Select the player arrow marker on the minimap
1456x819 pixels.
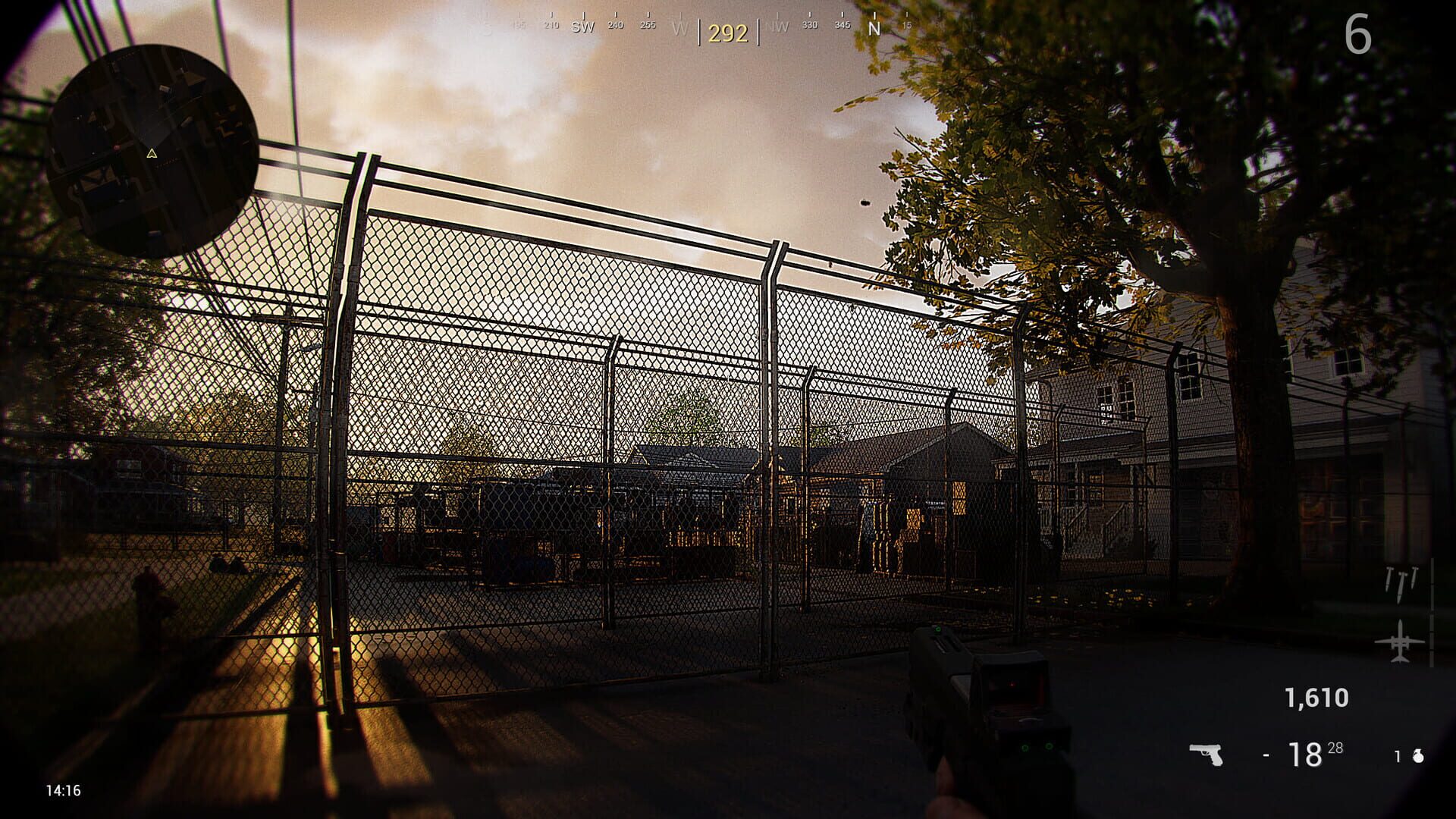point(153,153)
